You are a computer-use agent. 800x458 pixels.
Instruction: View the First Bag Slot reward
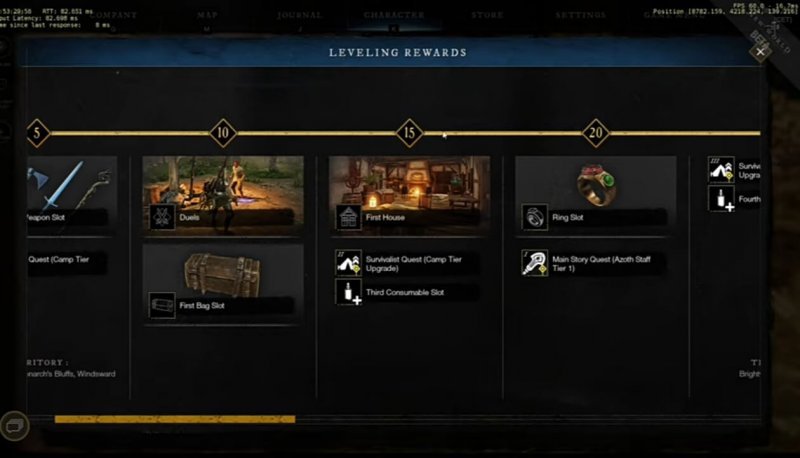tap(223, 283)
